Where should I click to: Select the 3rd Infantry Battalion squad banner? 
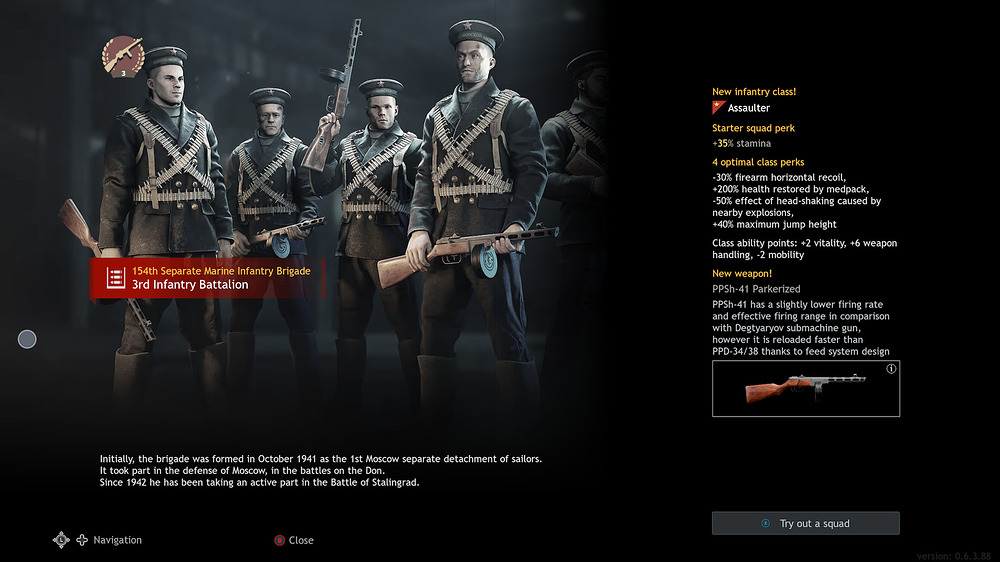coord(208,278)
